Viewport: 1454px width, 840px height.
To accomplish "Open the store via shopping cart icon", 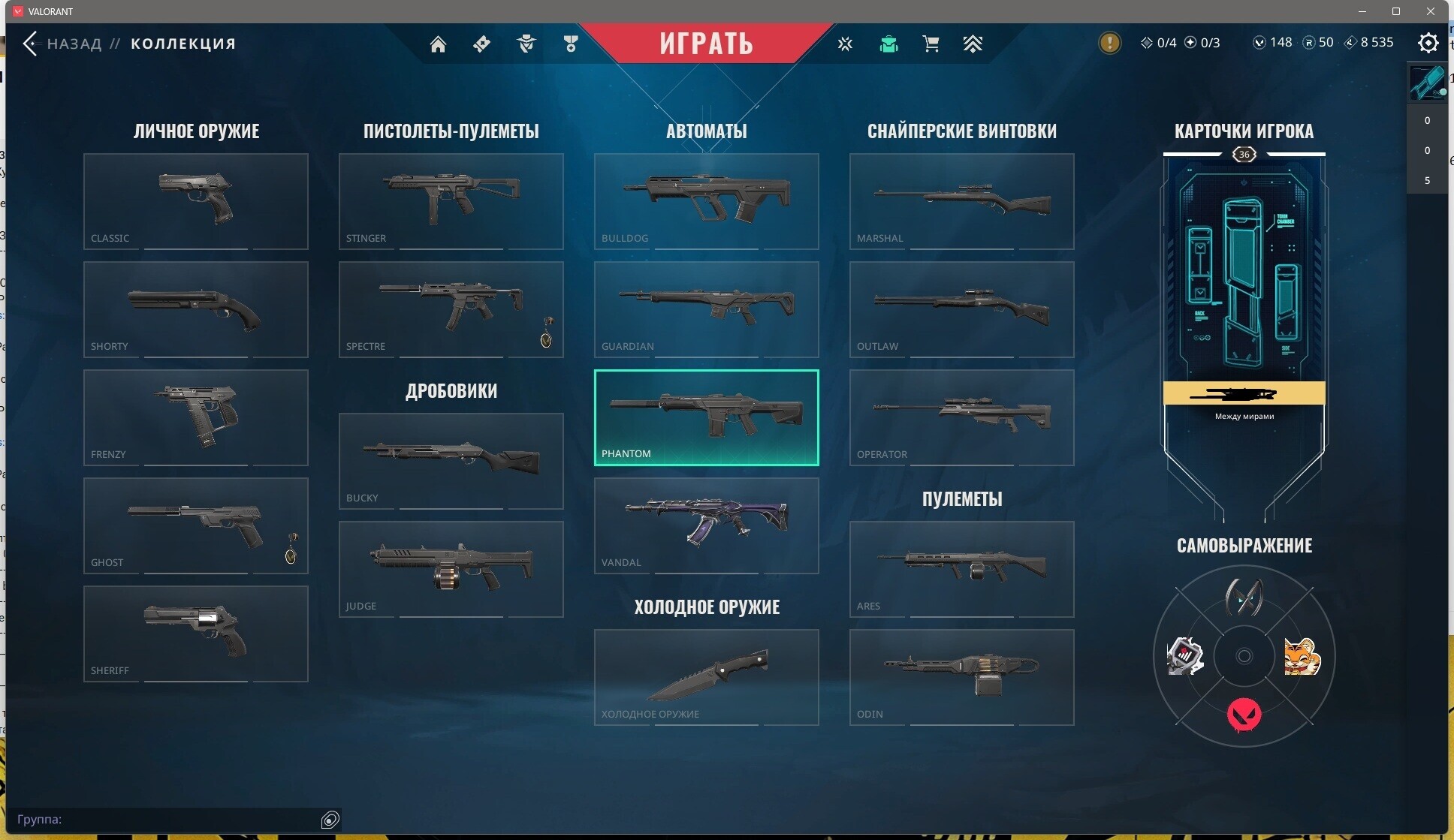I will [931, 44].
